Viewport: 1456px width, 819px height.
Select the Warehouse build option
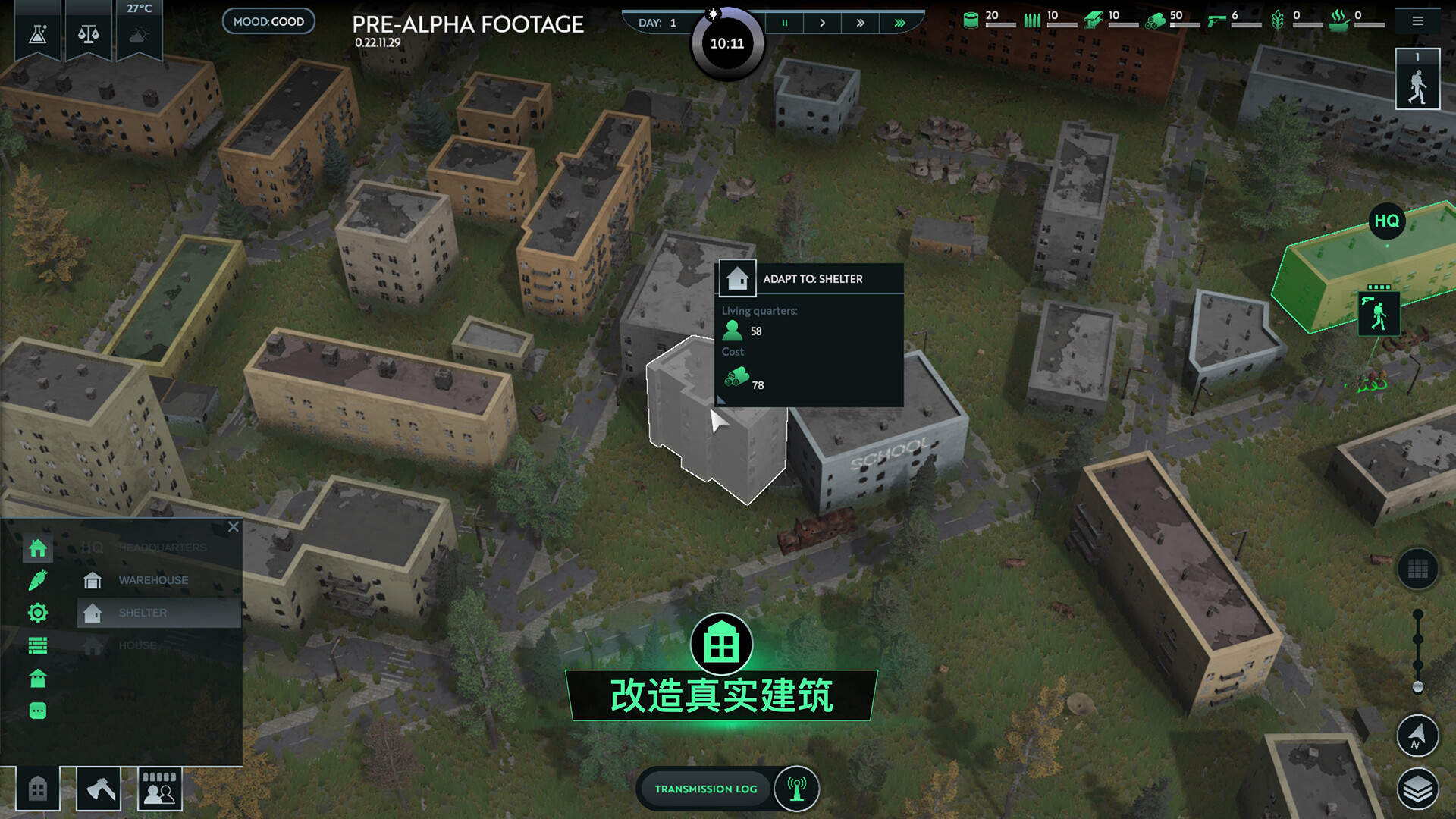(152, 579)
